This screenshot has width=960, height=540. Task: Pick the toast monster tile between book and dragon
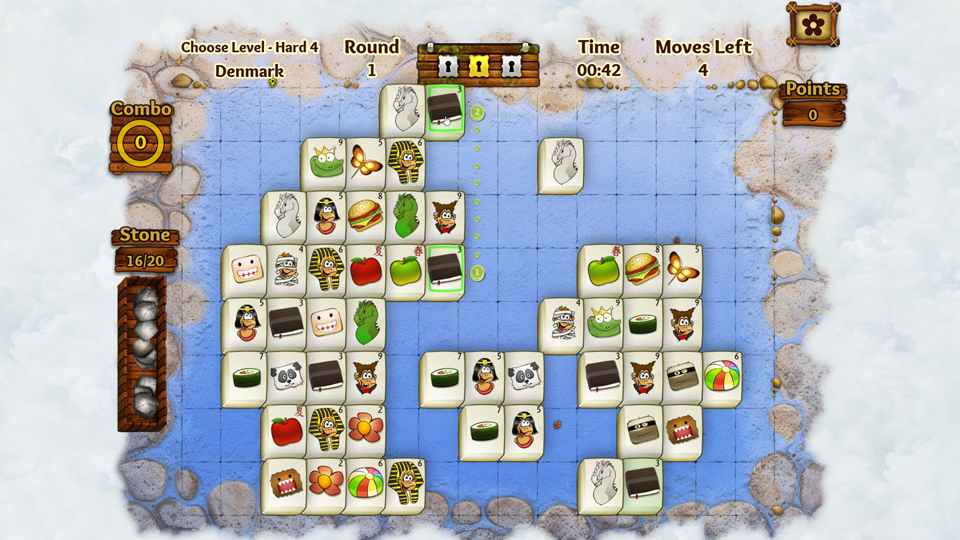[326, 324]
